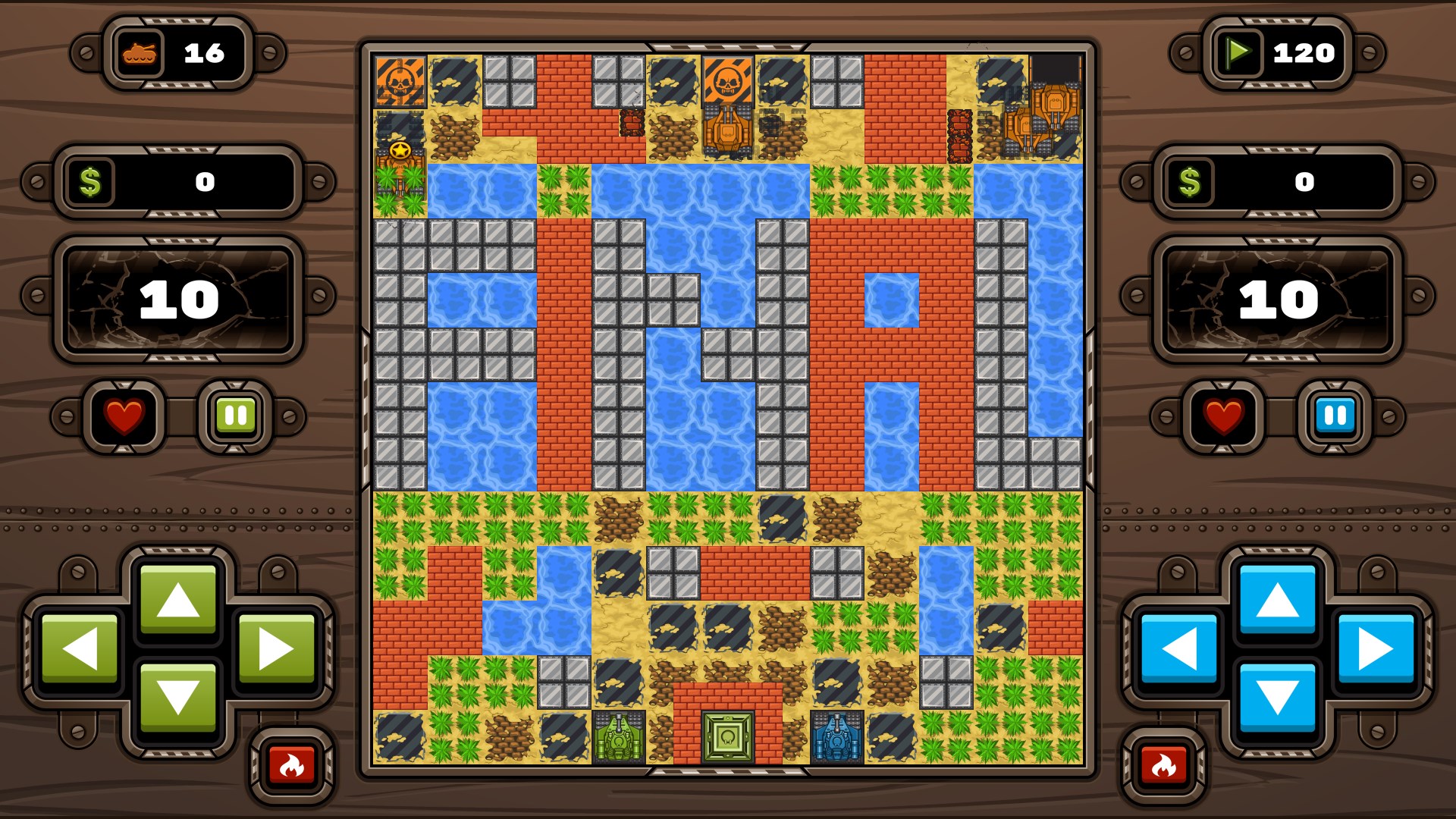Screen dimensions: 1456x819
Task: Click the orange tank counter icon
Action: click(x=141, y=53)
